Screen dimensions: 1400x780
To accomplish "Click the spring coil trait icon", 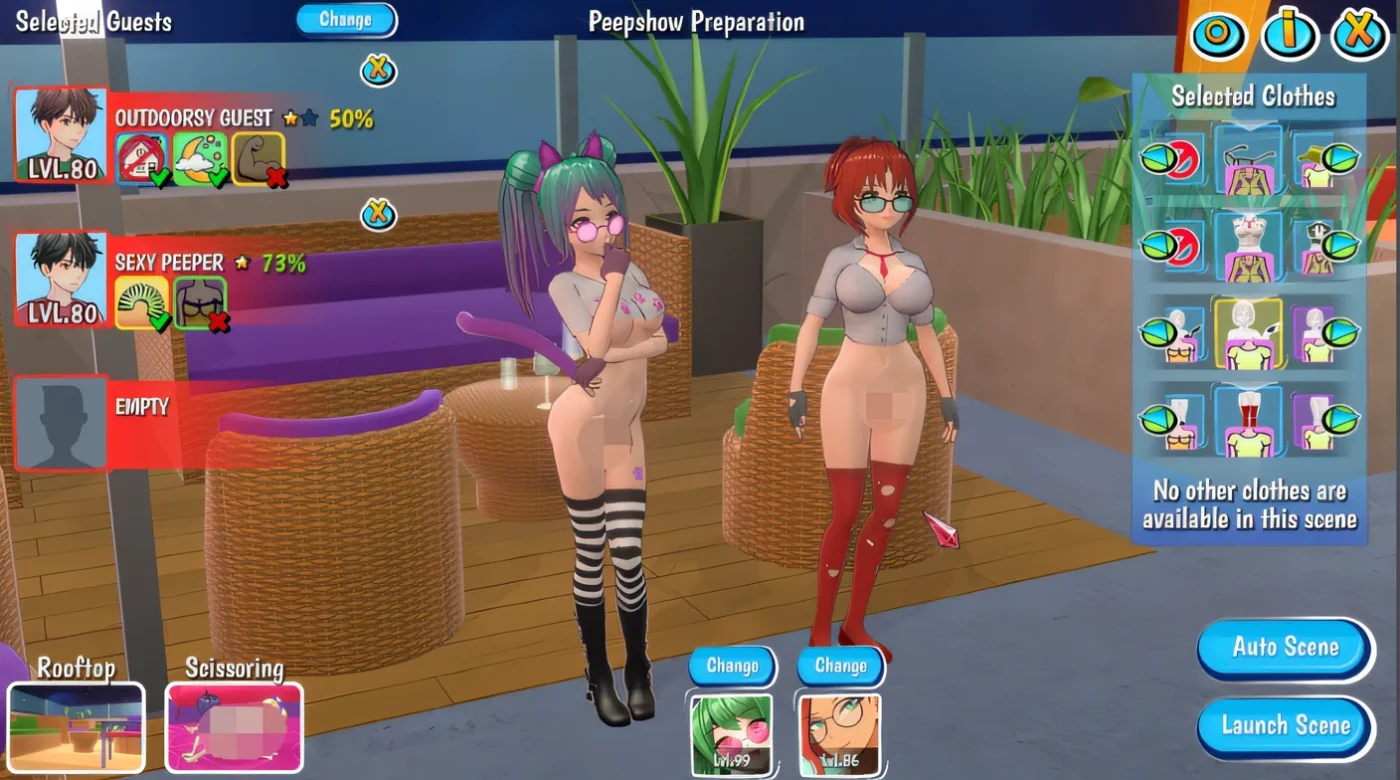I will tap(140, 300).
